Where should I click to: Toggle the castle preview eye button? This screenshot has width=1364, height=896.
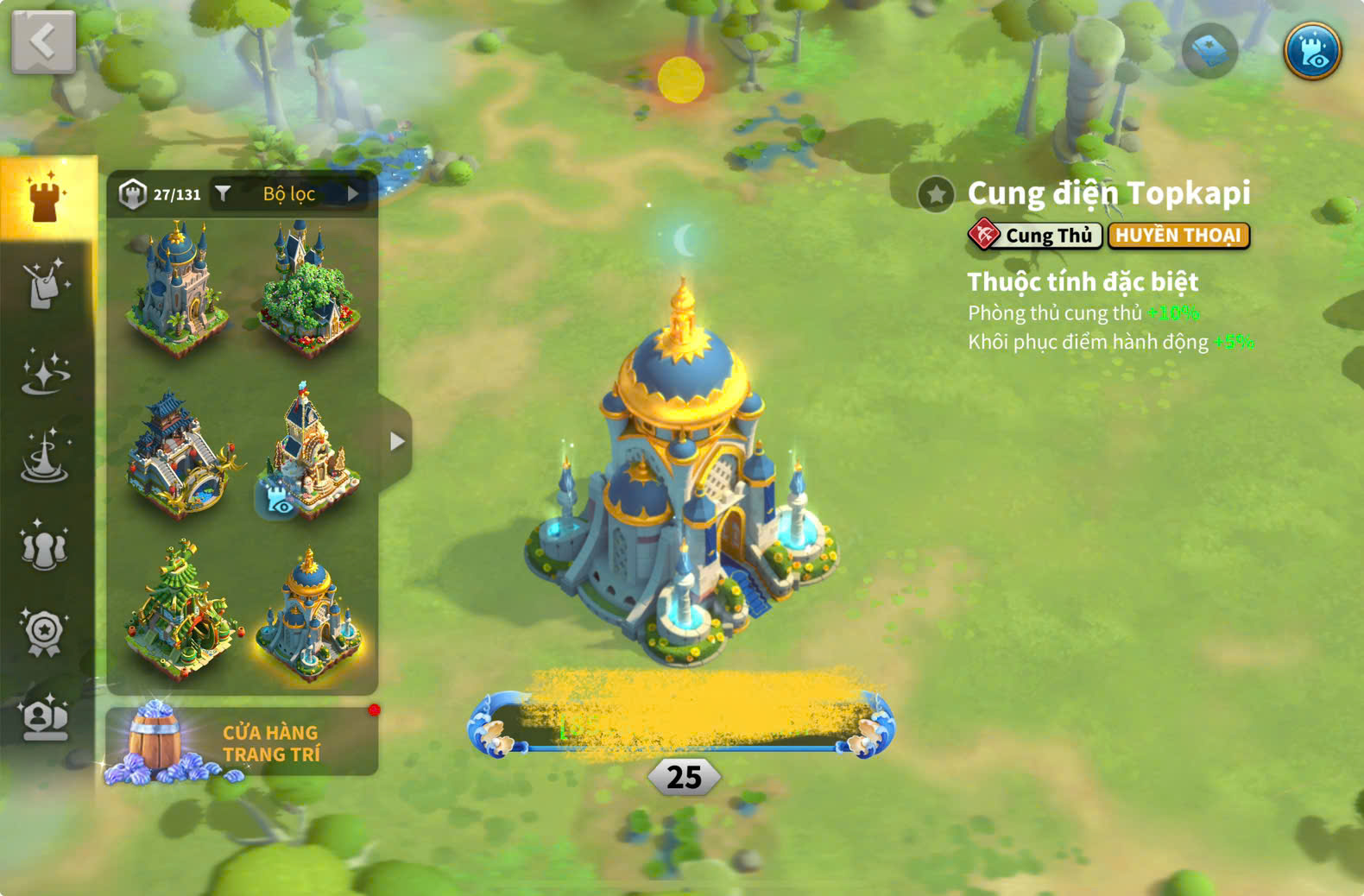1311,52
